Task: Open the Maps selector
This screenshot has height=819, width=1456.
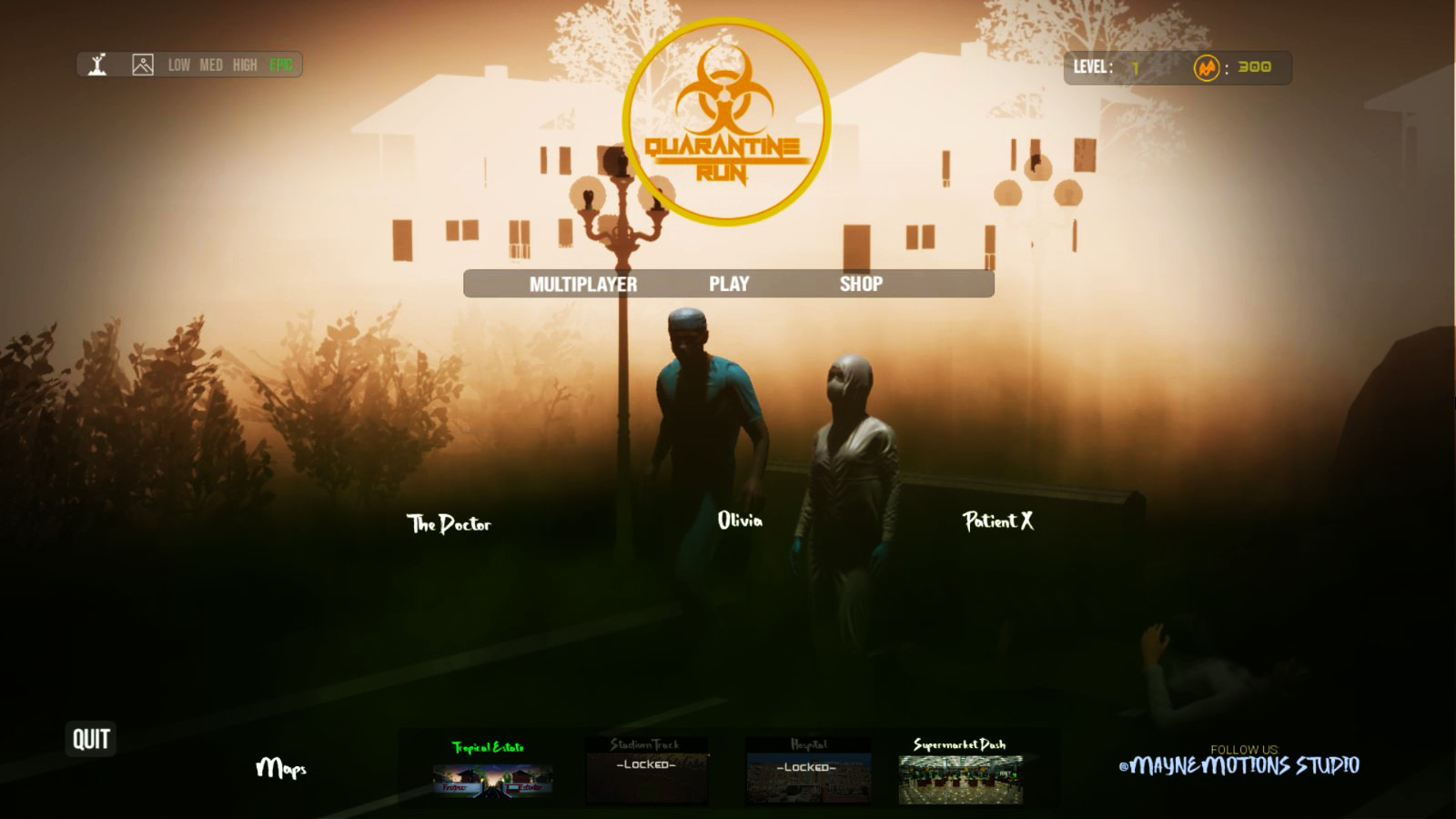Action: point(283,769)
